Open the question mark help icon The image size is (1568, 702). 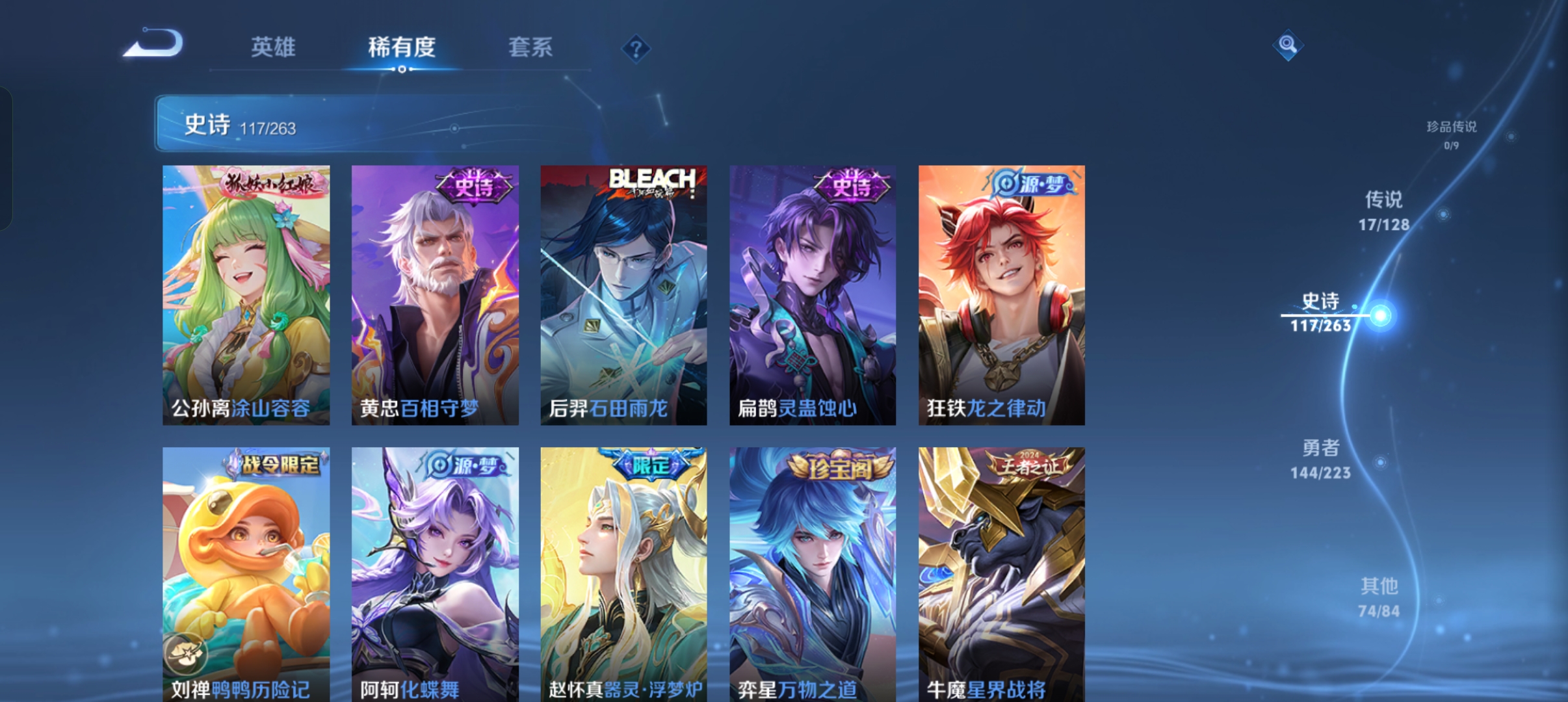pyautogui.click(x=636, y=49)
